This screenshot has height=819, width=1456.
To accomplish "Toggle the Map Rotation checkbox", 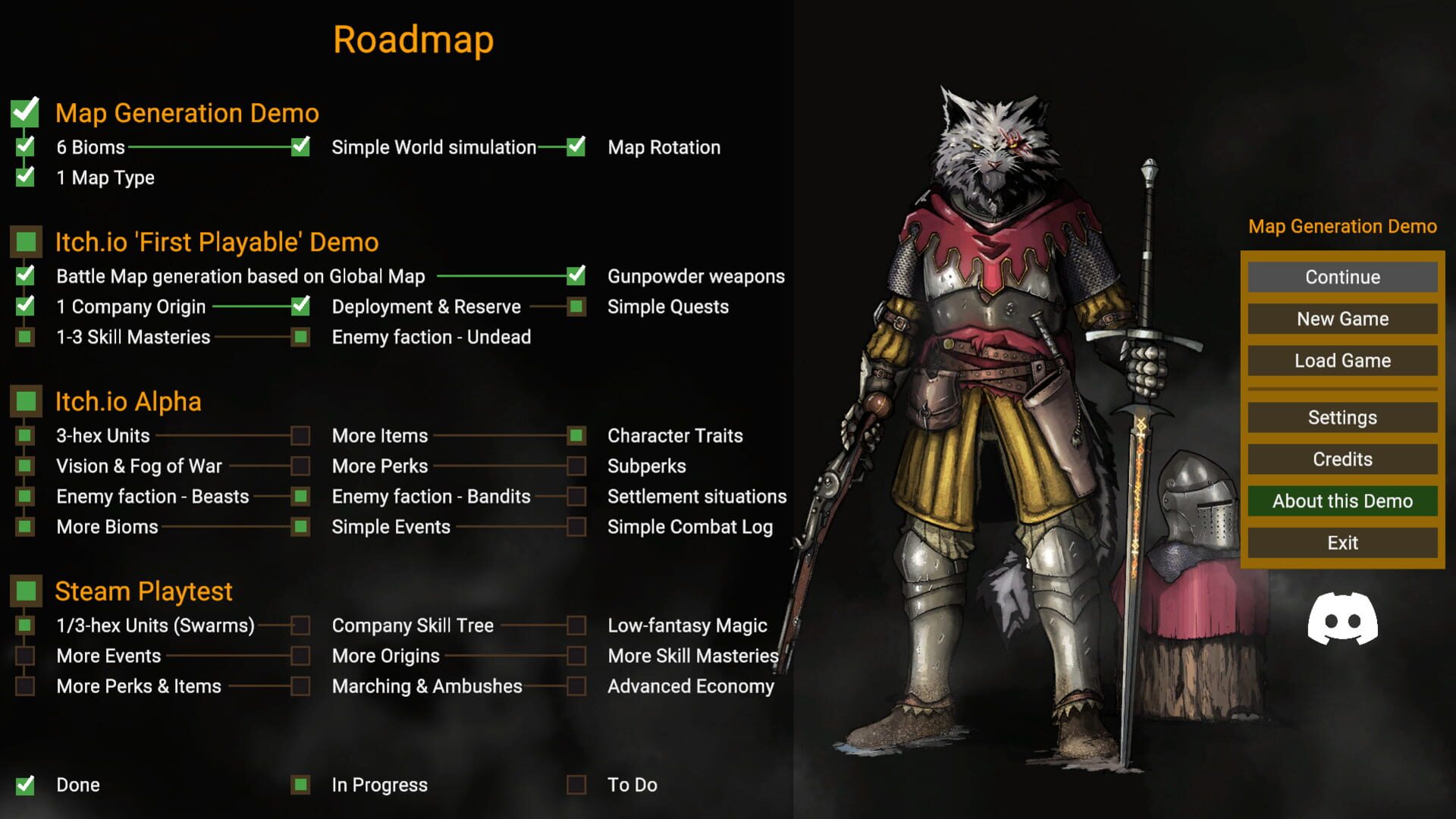I will tap(577, 147).
